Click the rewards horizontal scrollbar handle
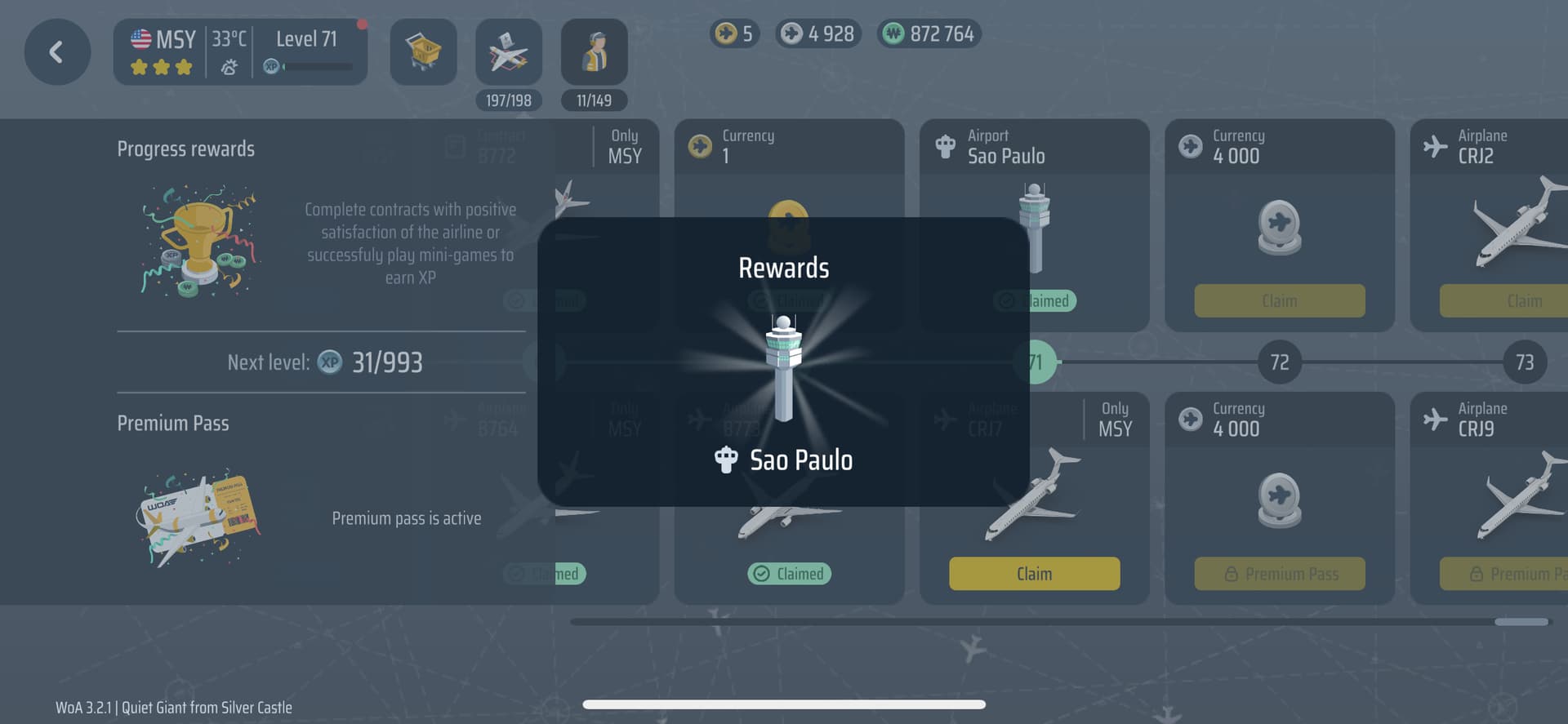Image resolution: width=1568 pixels, height=724 pixels. pos(1521,622)
